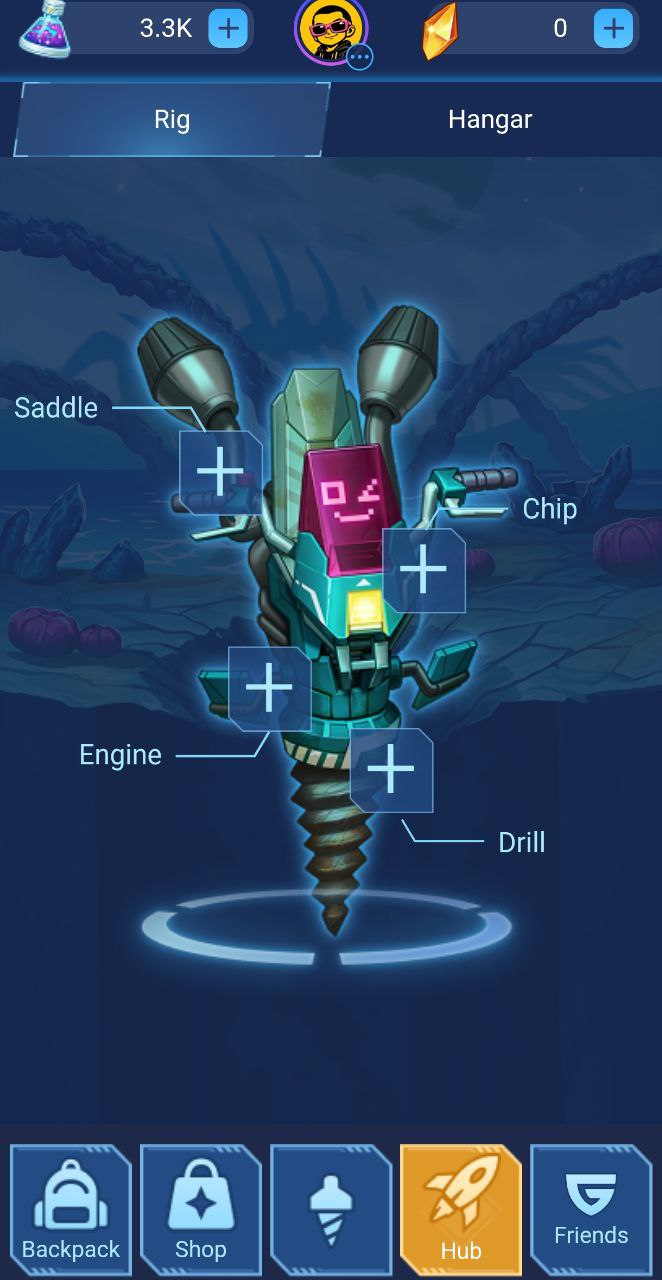Add an Engine to the rig

[x=269, y=688]
